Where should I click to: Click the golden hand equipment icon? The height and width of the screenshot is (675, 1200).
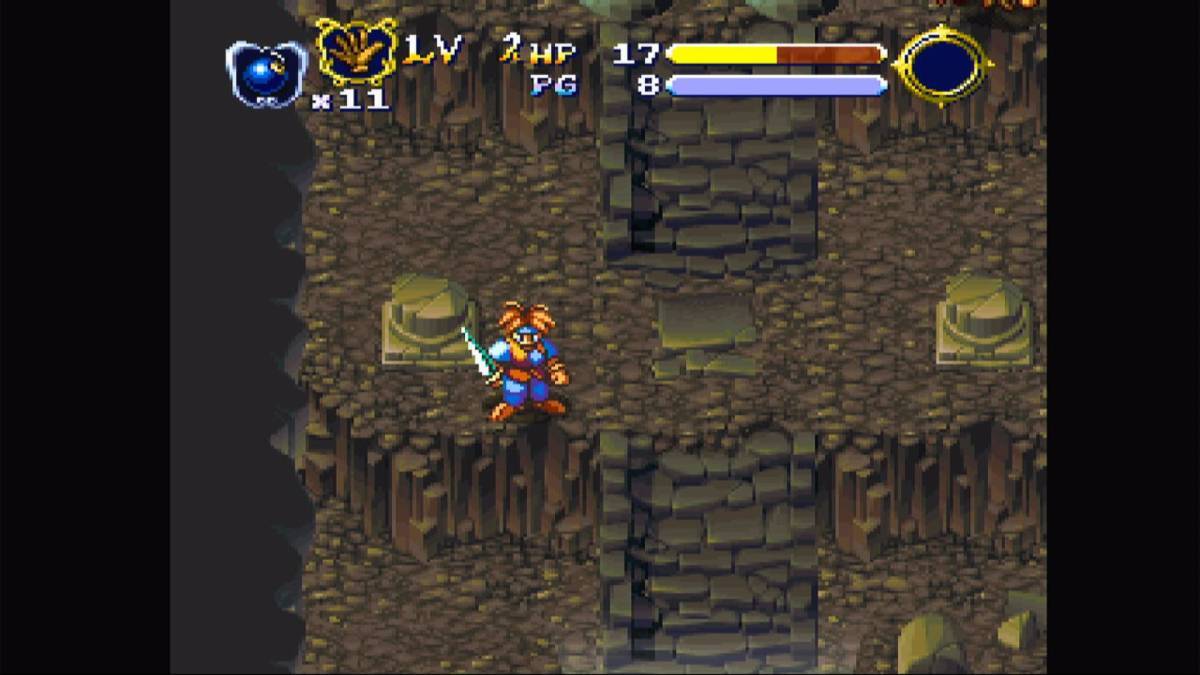356,52
